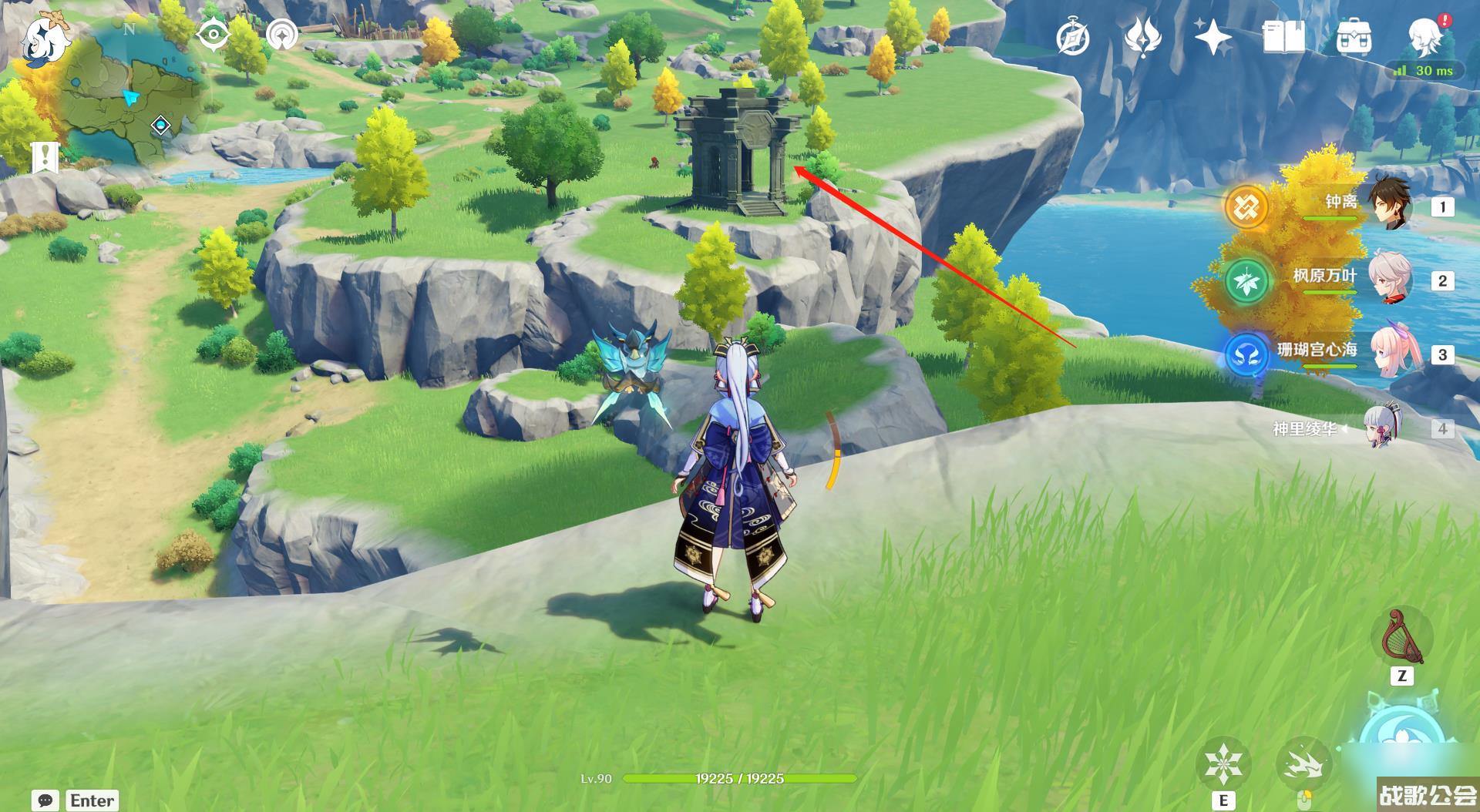Activate the snowflake elemental skill
The width and height of the screenshot is (1480, 812).
[x=1223, y=764]
